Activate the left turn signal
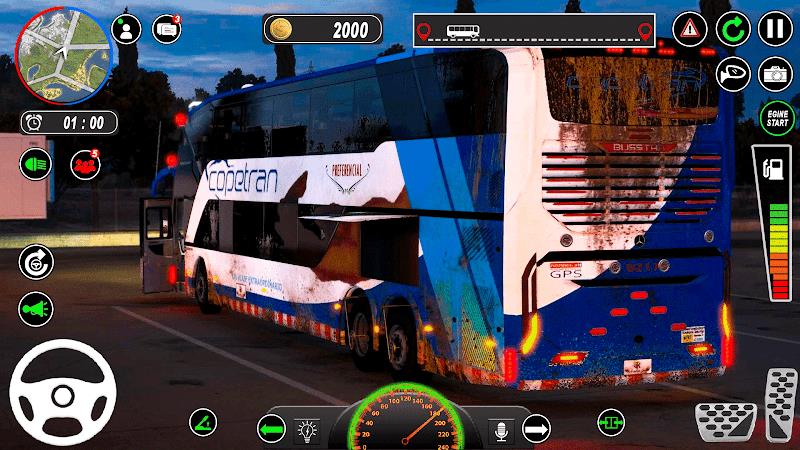800x450 pixels. pos(271,430)
